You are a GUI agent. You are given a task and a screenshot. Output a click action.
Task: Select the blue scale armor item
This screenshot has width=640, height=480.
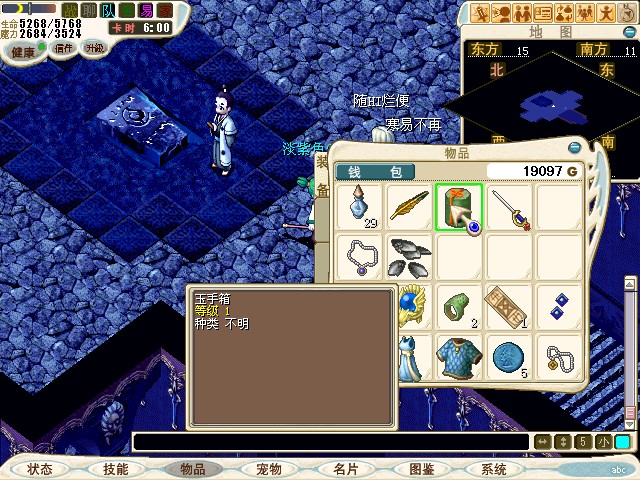(459, 356)
